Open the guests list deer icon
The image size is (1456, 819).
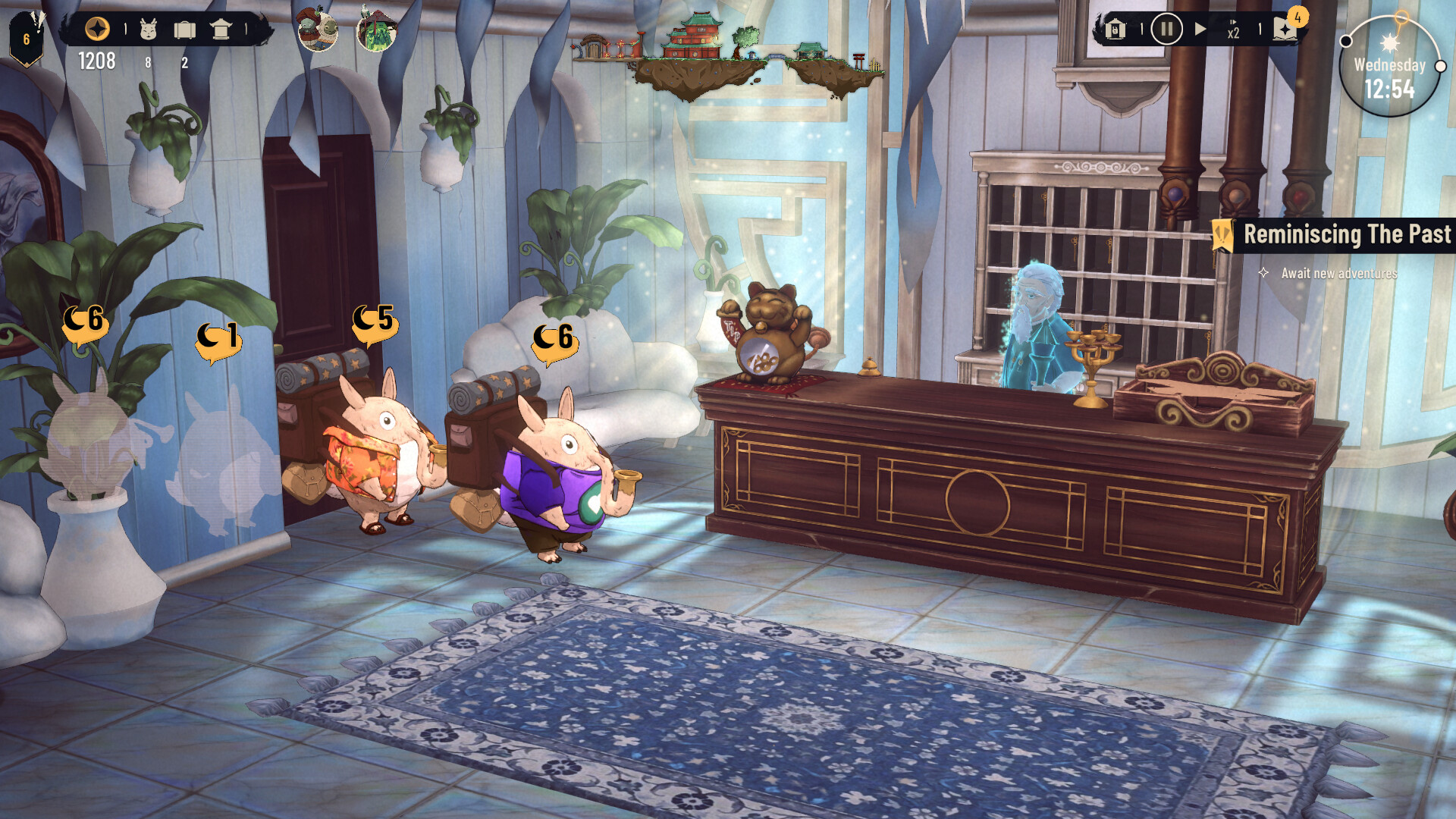pos(149,30)
